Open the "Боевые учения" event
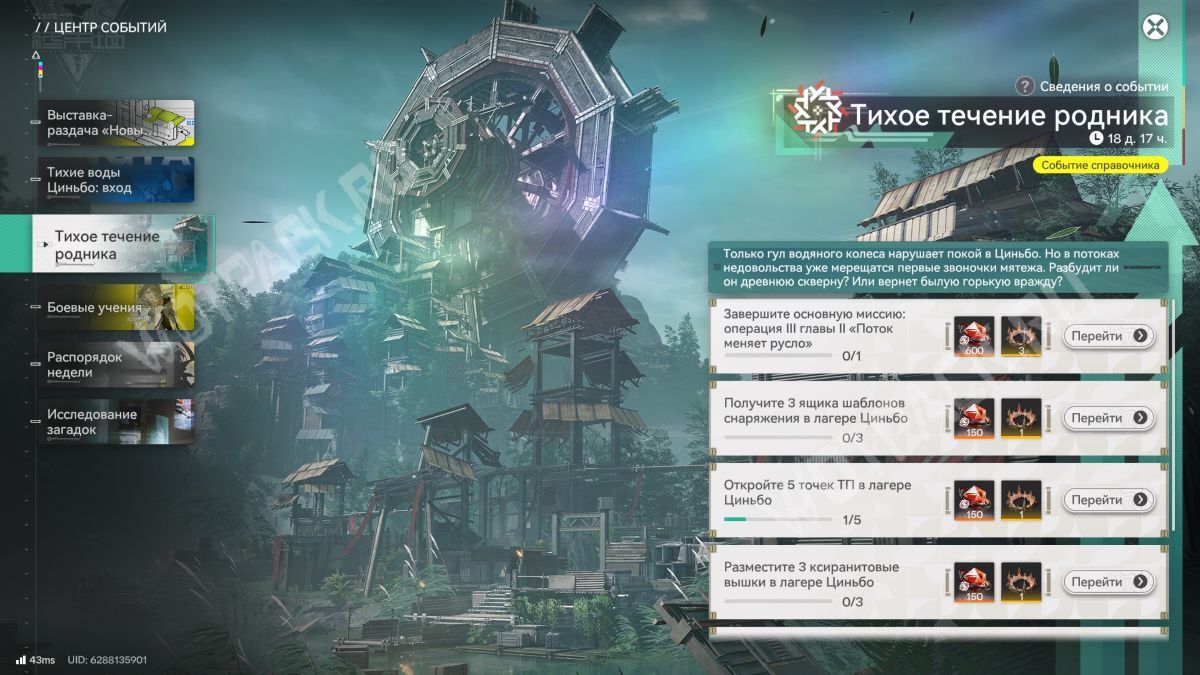Viewport: 1200px width, 675px height. (x=116, y=308)
